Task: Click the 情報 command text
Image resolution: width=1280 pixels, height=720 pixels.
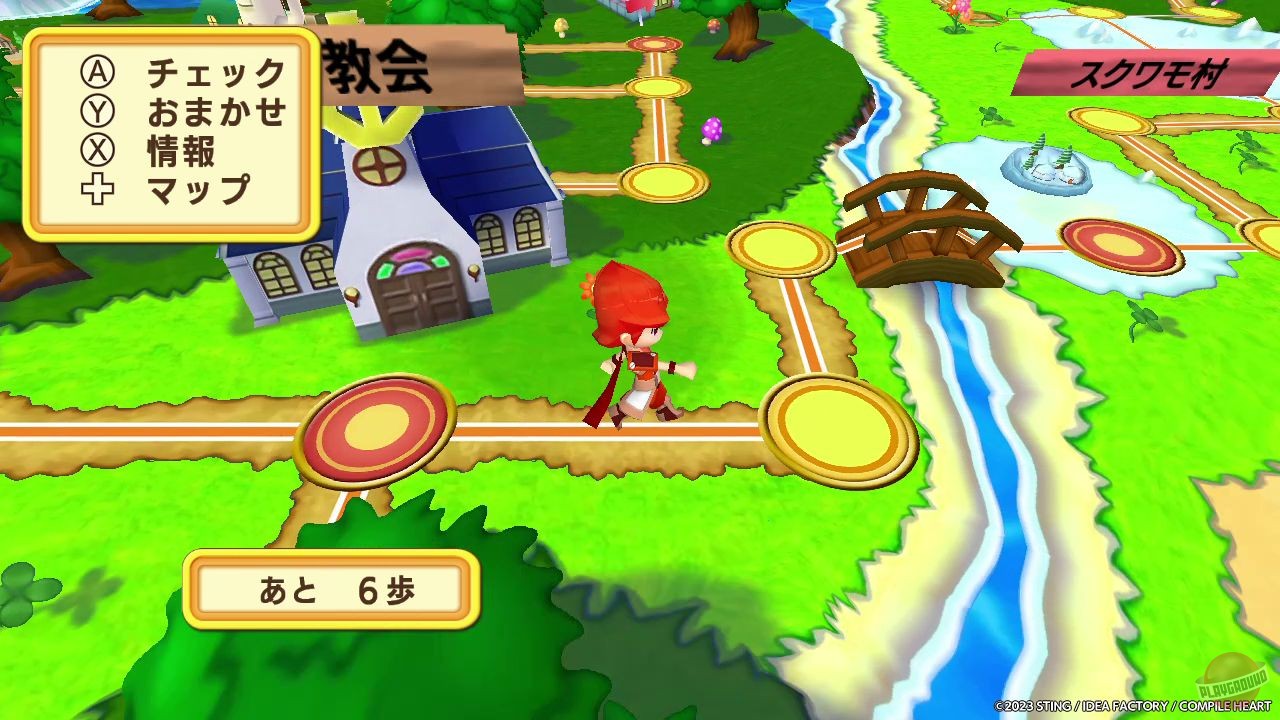Action: click(185, 151)
